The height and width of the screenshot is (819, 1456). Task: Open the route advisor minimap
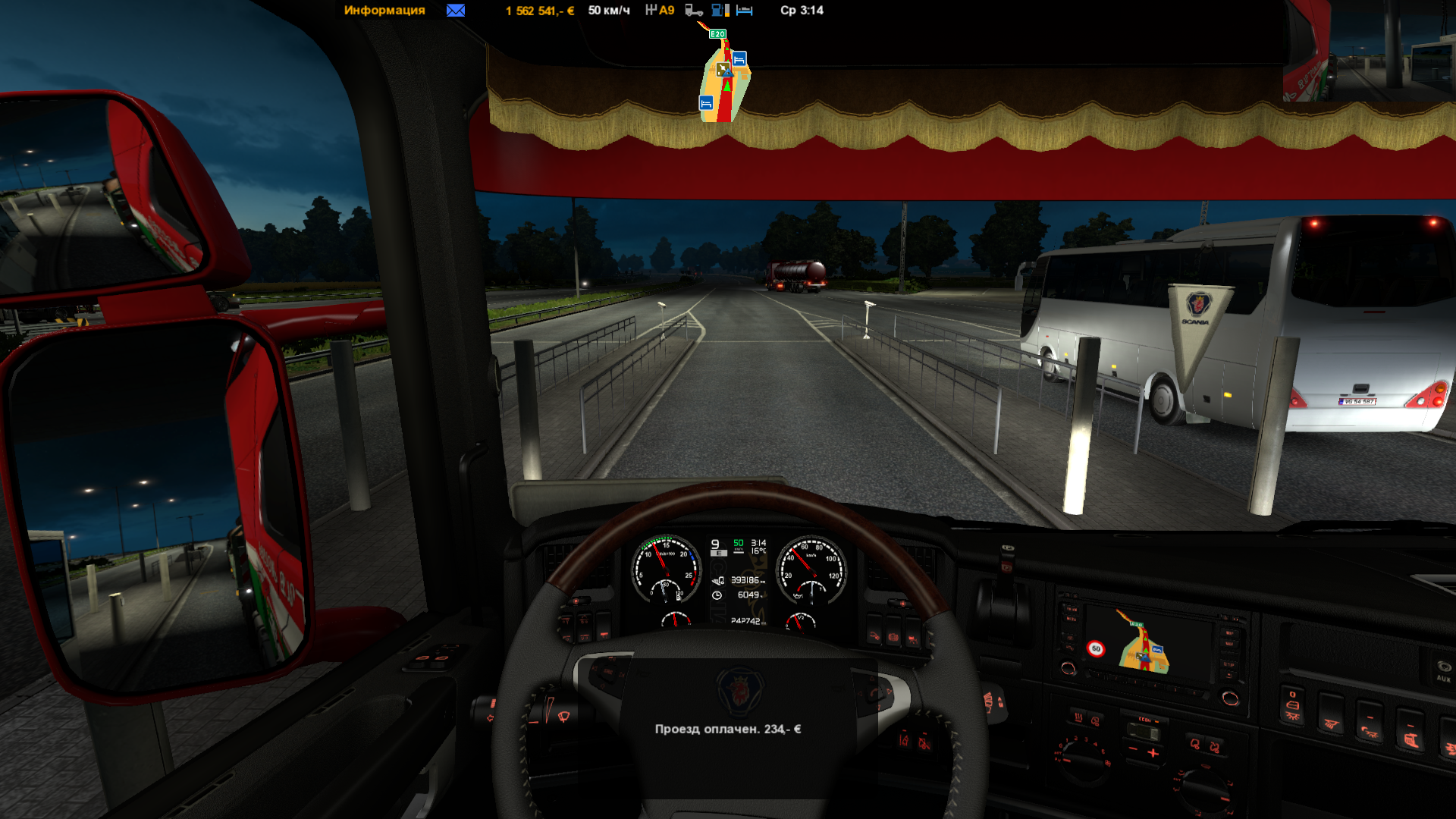point(724,83)
